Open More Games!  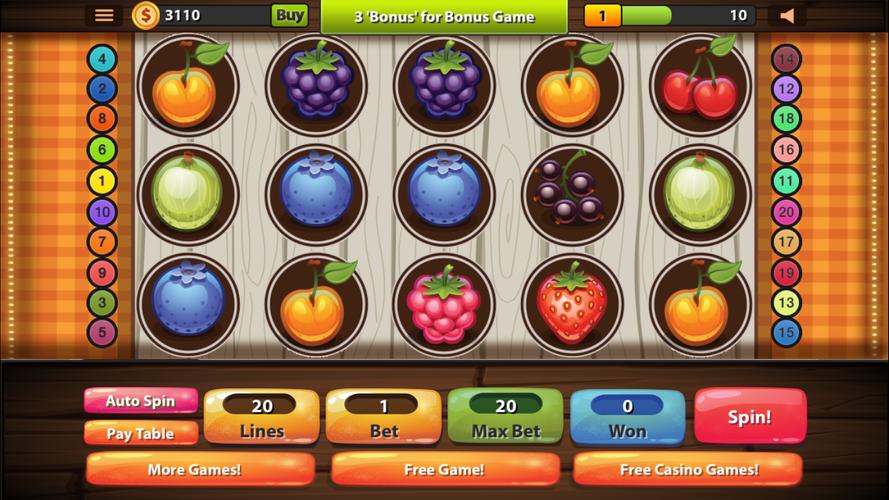pos(200,469)
